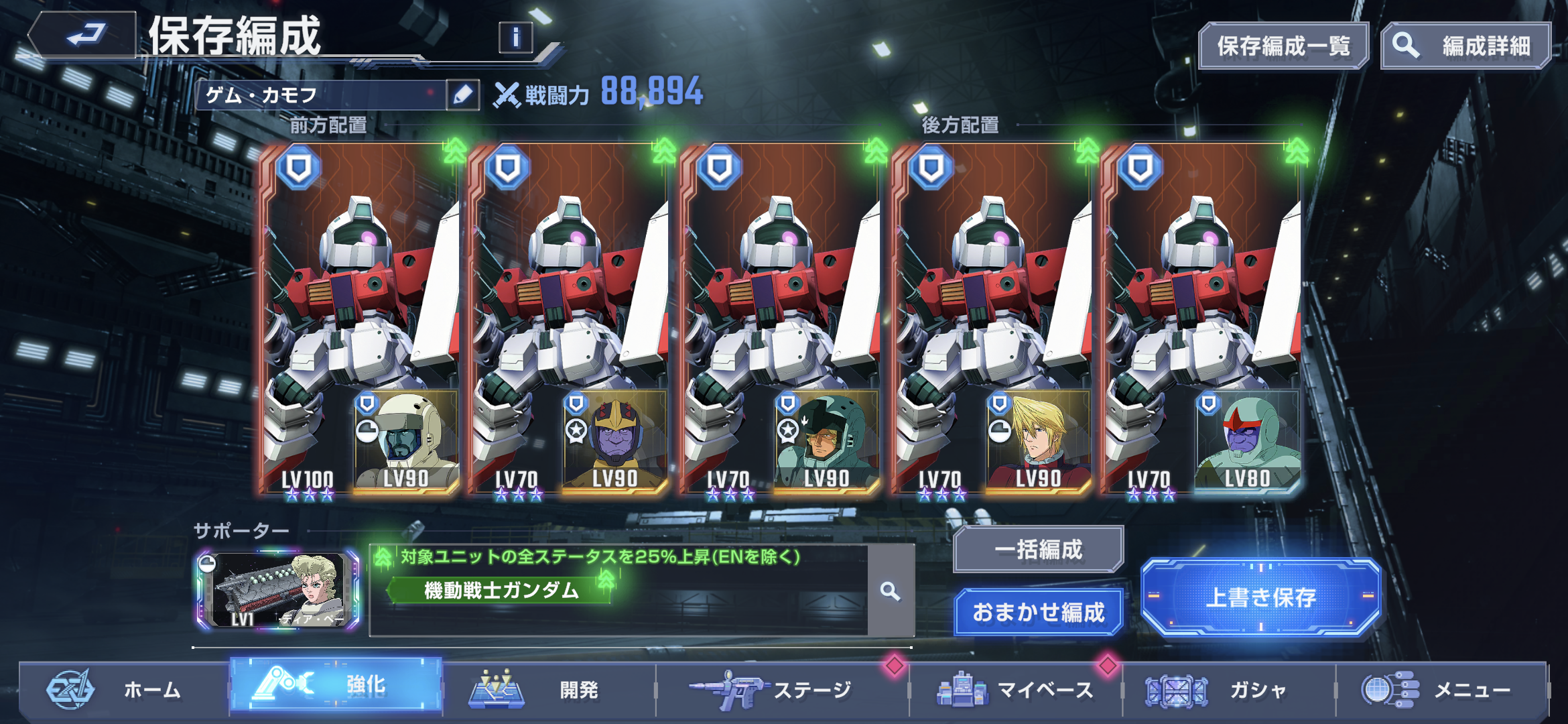Open the info icon next to 保存編成
1568x724 pixels.
click(515, 38)
